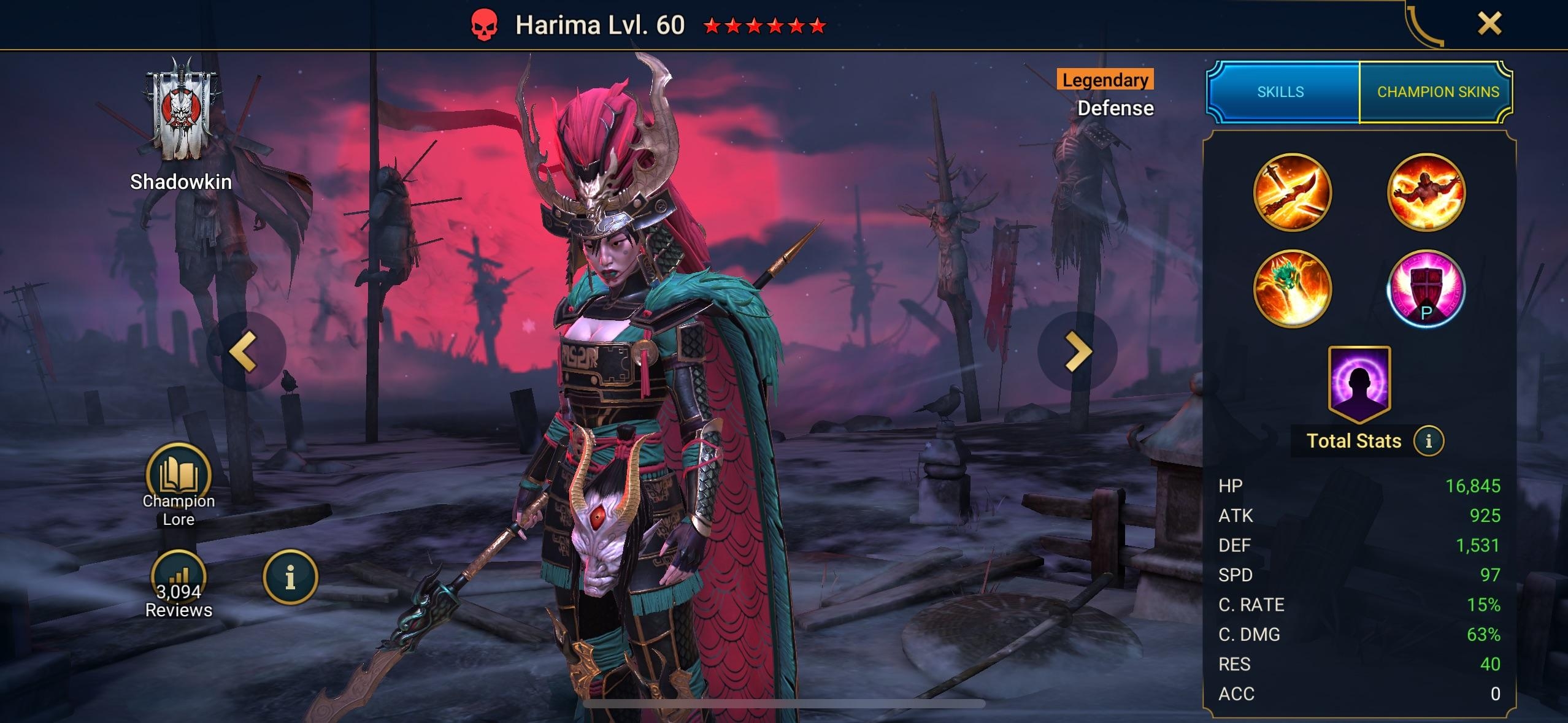The height and width of the screenshot is (723, 1568).
Task: Switch to the SKILLS tab
Action: [1280, 91]
